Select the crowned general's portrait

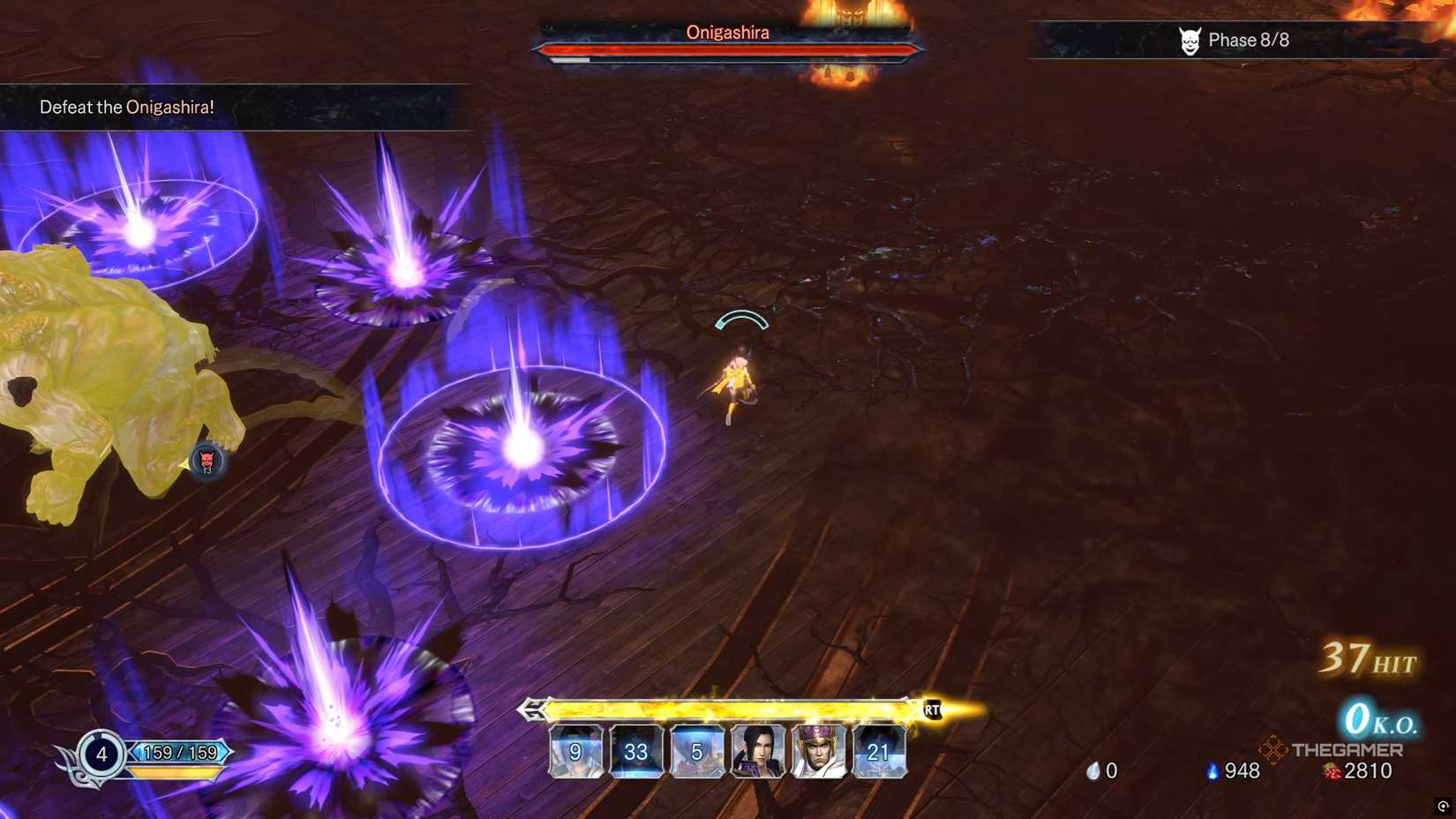tap(818, 753)
